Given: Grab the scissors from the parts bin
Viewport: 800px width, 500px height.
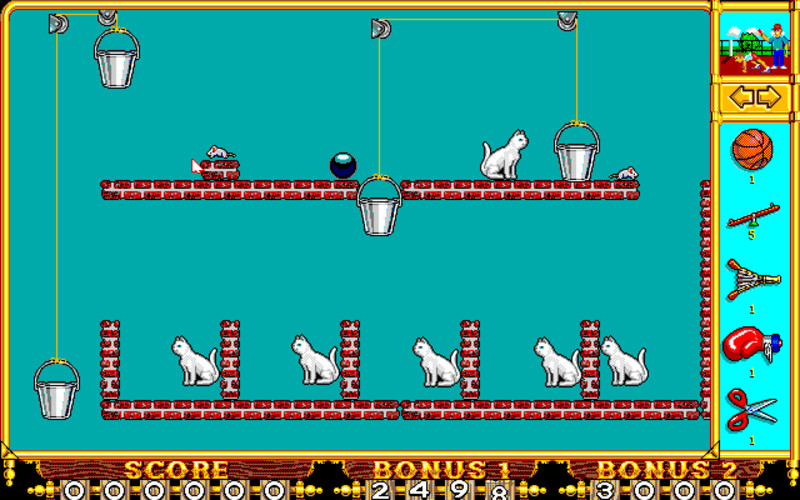Looking at the screenshot, I should point(752,410).
